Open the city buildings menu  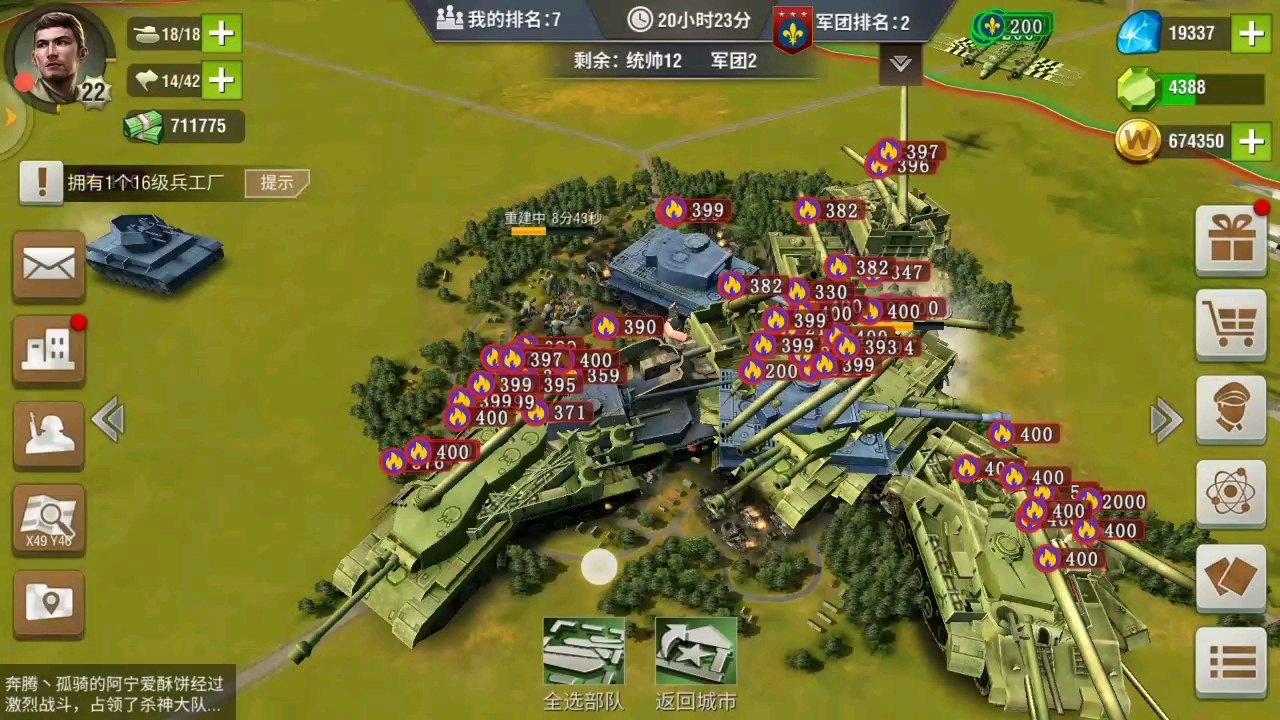pos(49,350)
